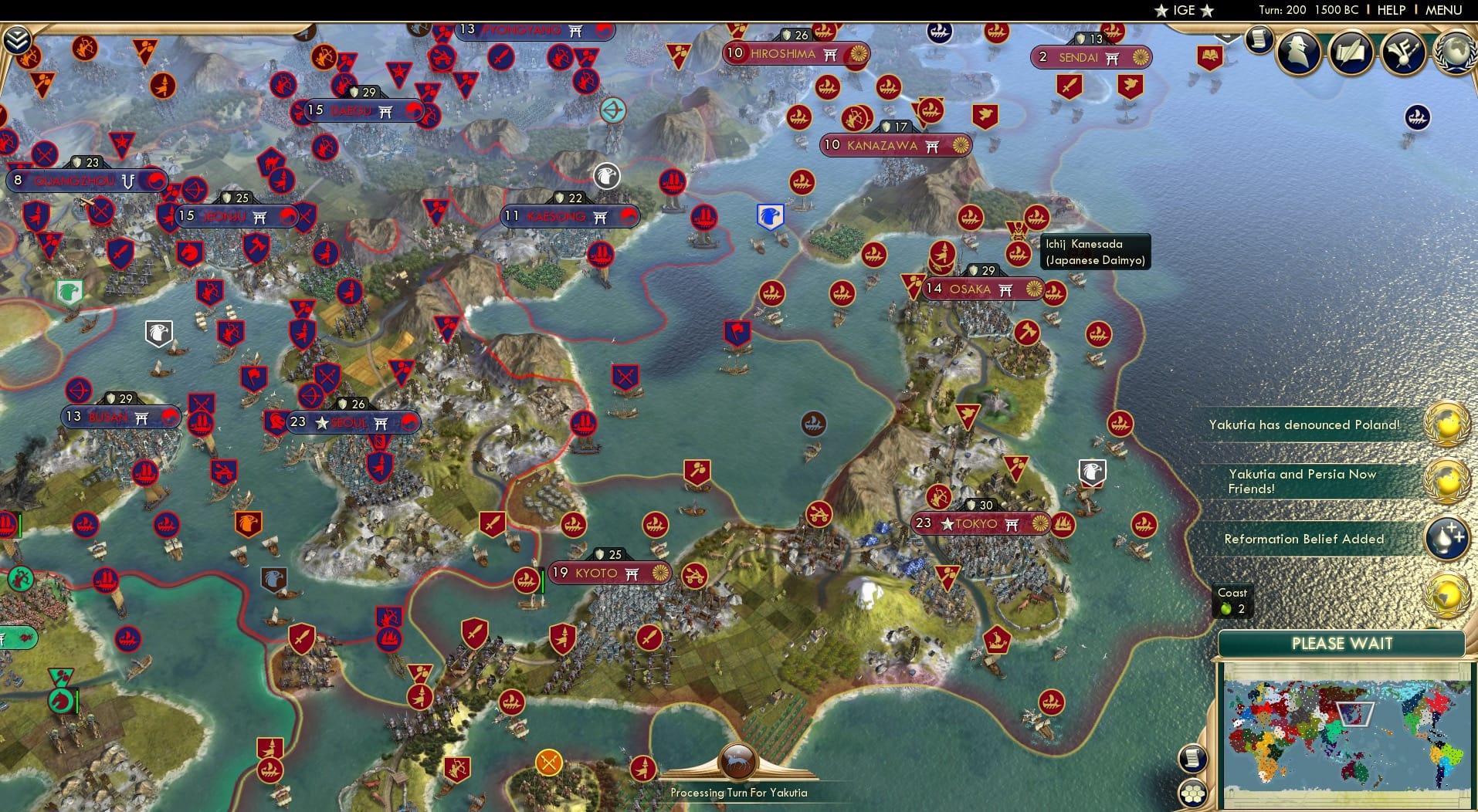
Task: Open the HELP item
Action: coord(1390,10)
